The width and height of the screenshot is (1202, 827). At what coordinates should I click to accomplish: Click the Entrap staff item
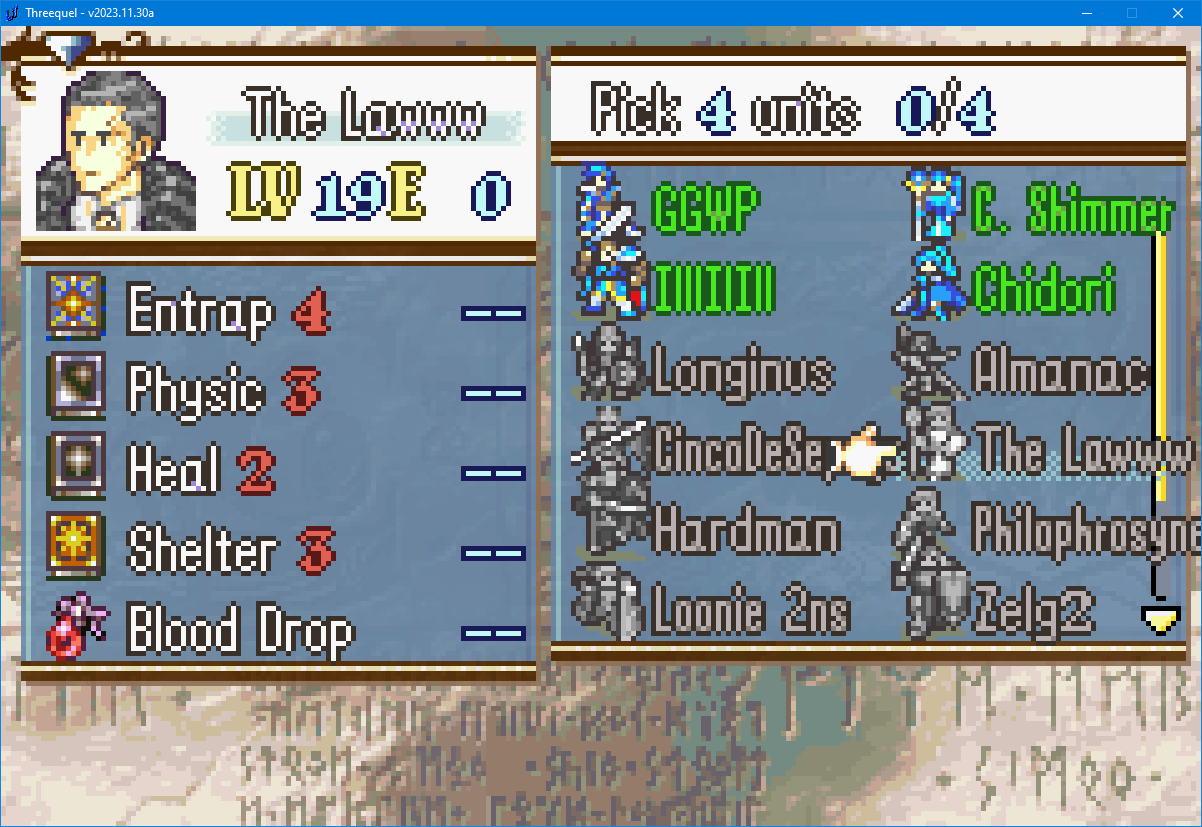(x=200, y=313)
